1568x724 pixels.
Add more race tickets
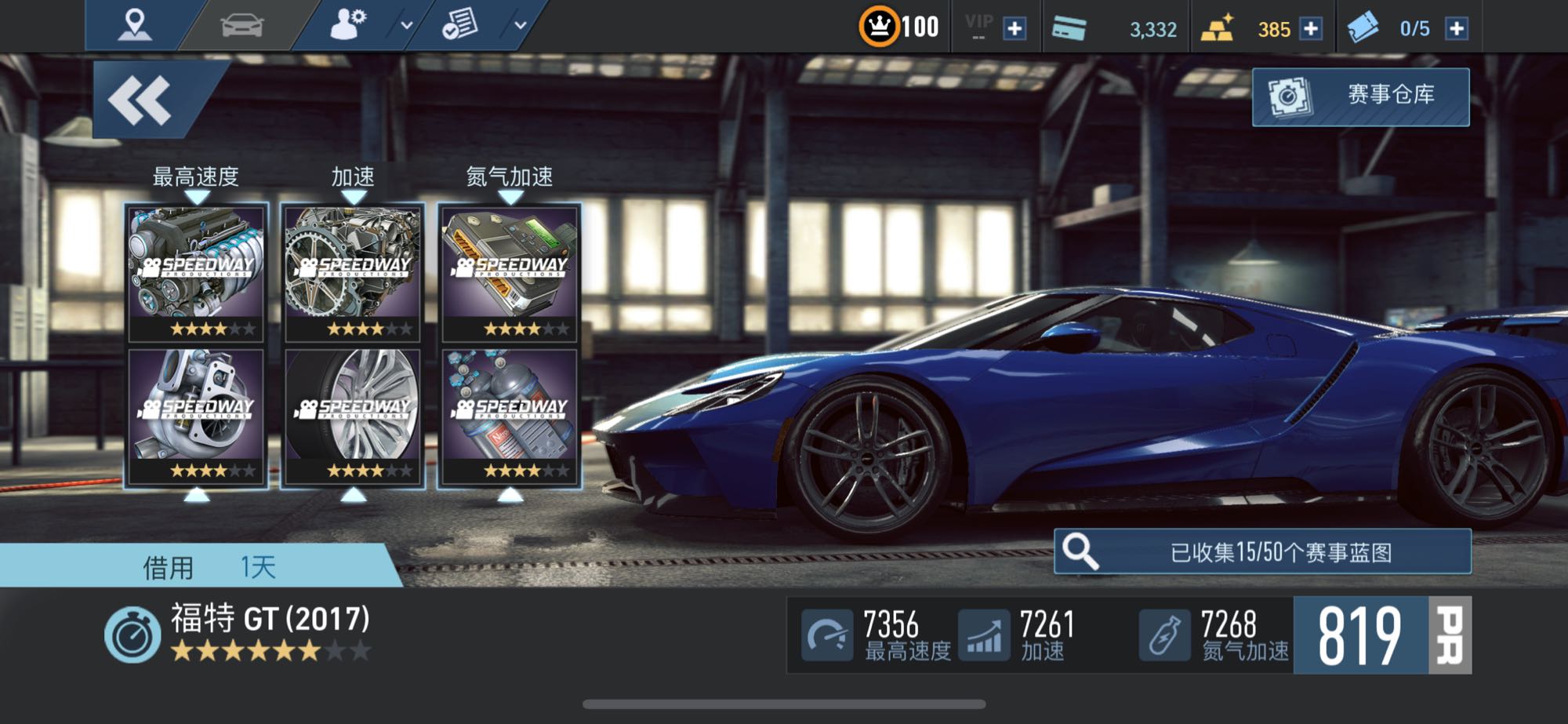1457,29
